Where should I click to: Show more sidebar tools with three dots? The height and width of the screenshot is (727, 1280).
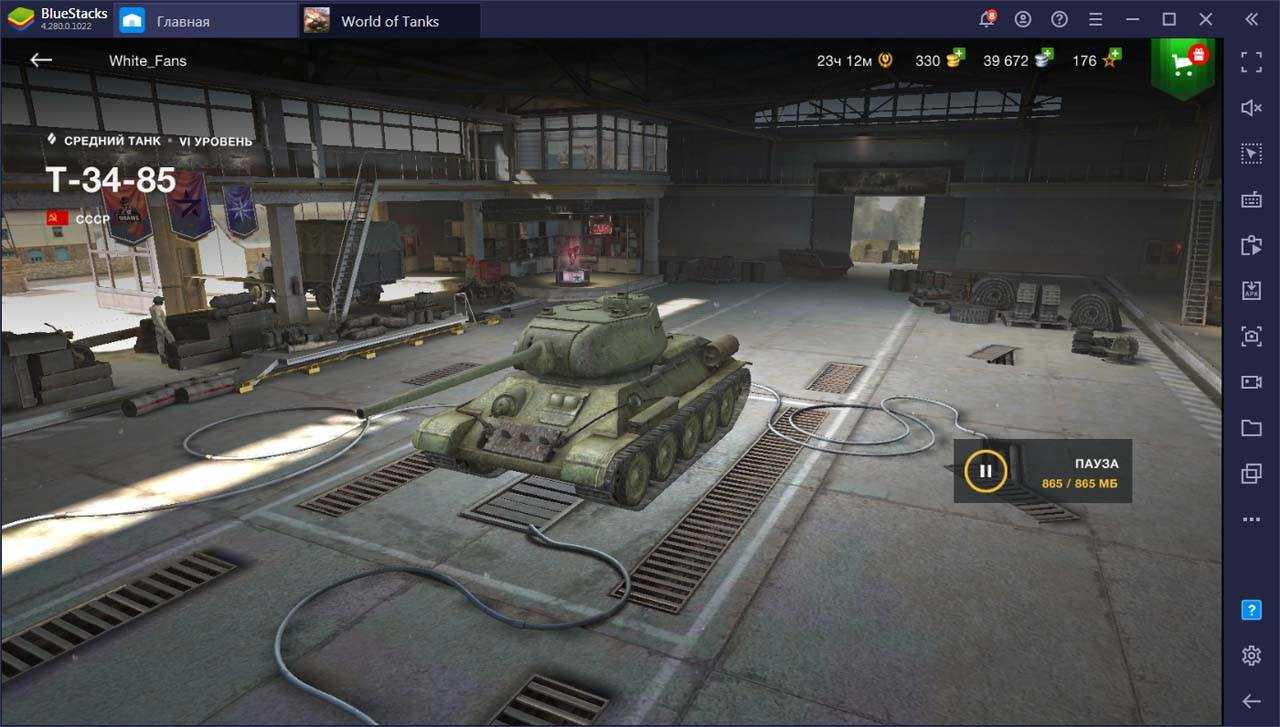coord(1251,520)
